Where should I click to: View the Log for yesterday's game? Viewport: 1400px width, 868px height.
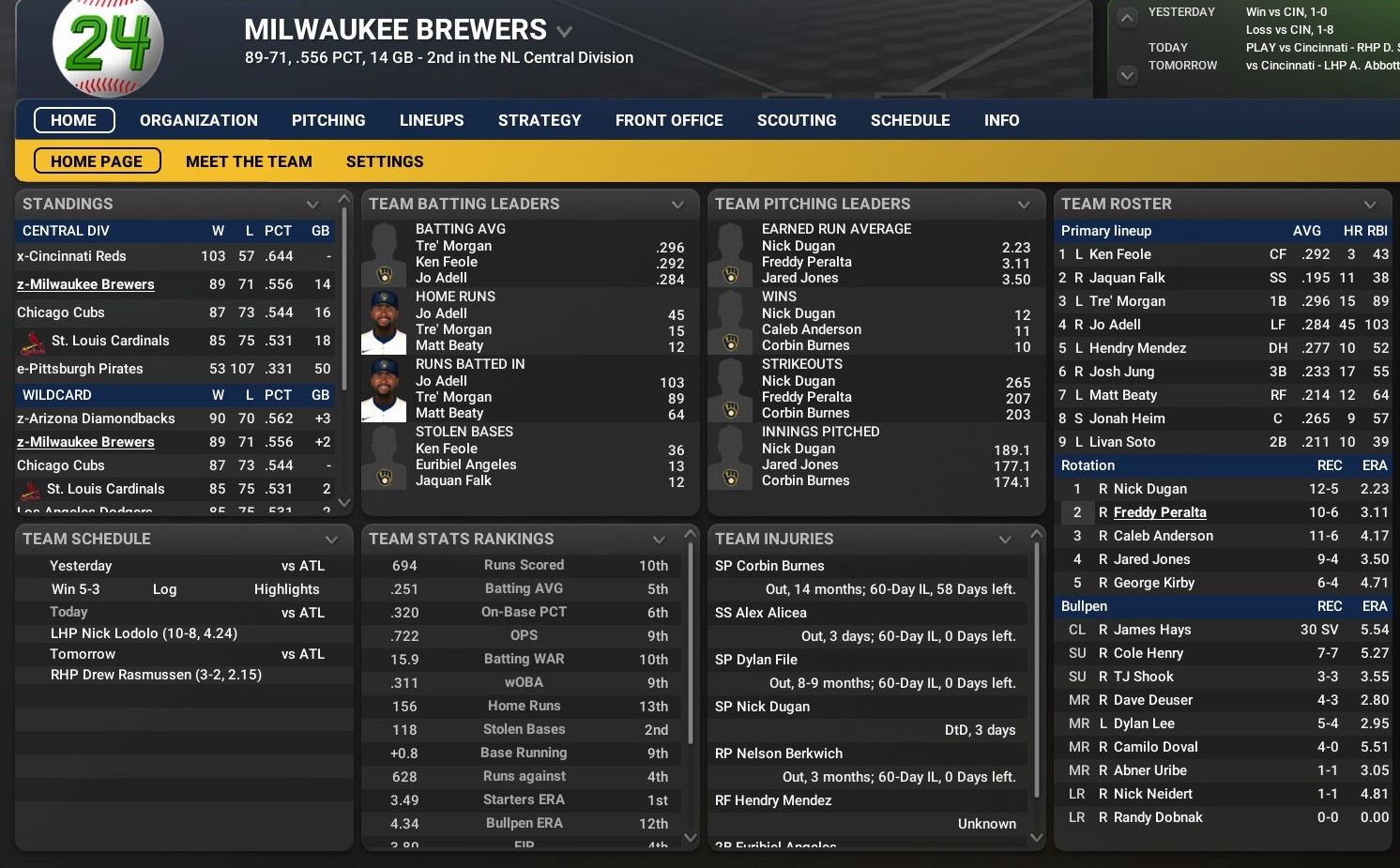tap(164, 589)
